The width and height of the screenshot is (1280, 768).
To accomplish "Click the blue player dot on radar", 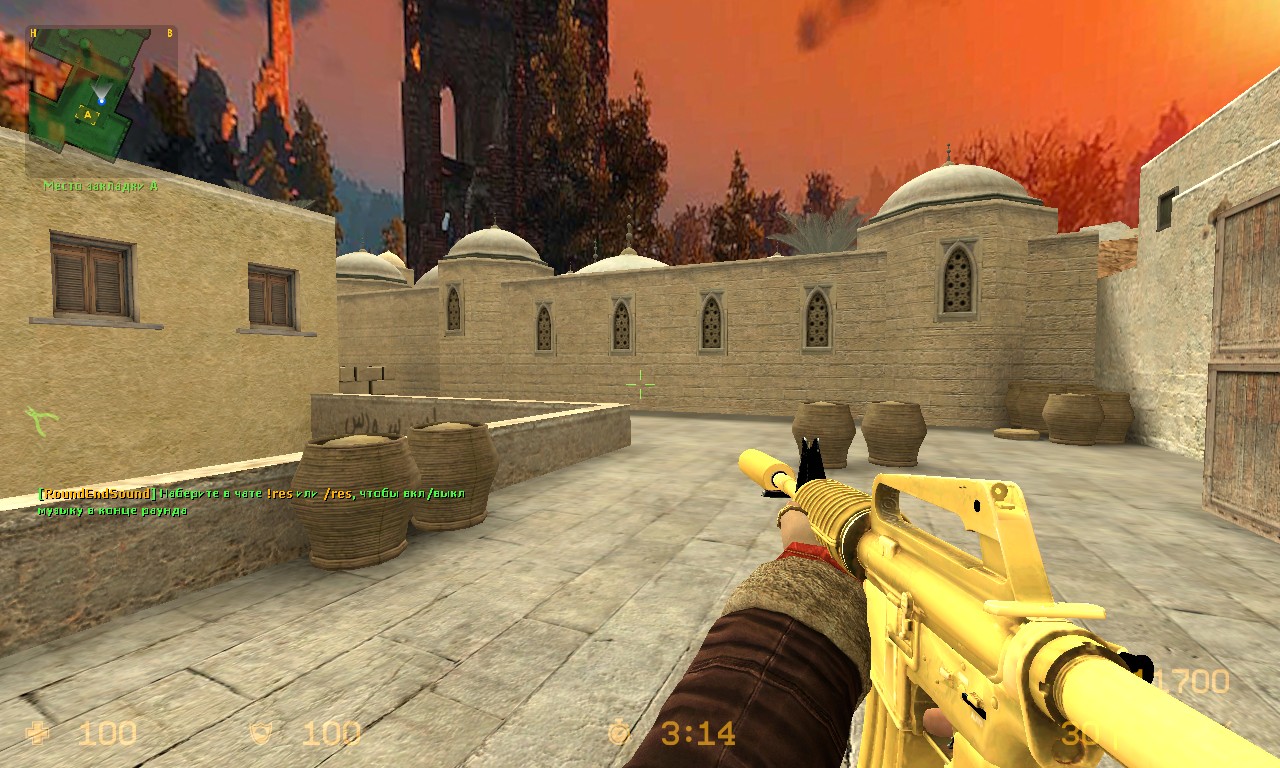I will click(x=101, y=99).
